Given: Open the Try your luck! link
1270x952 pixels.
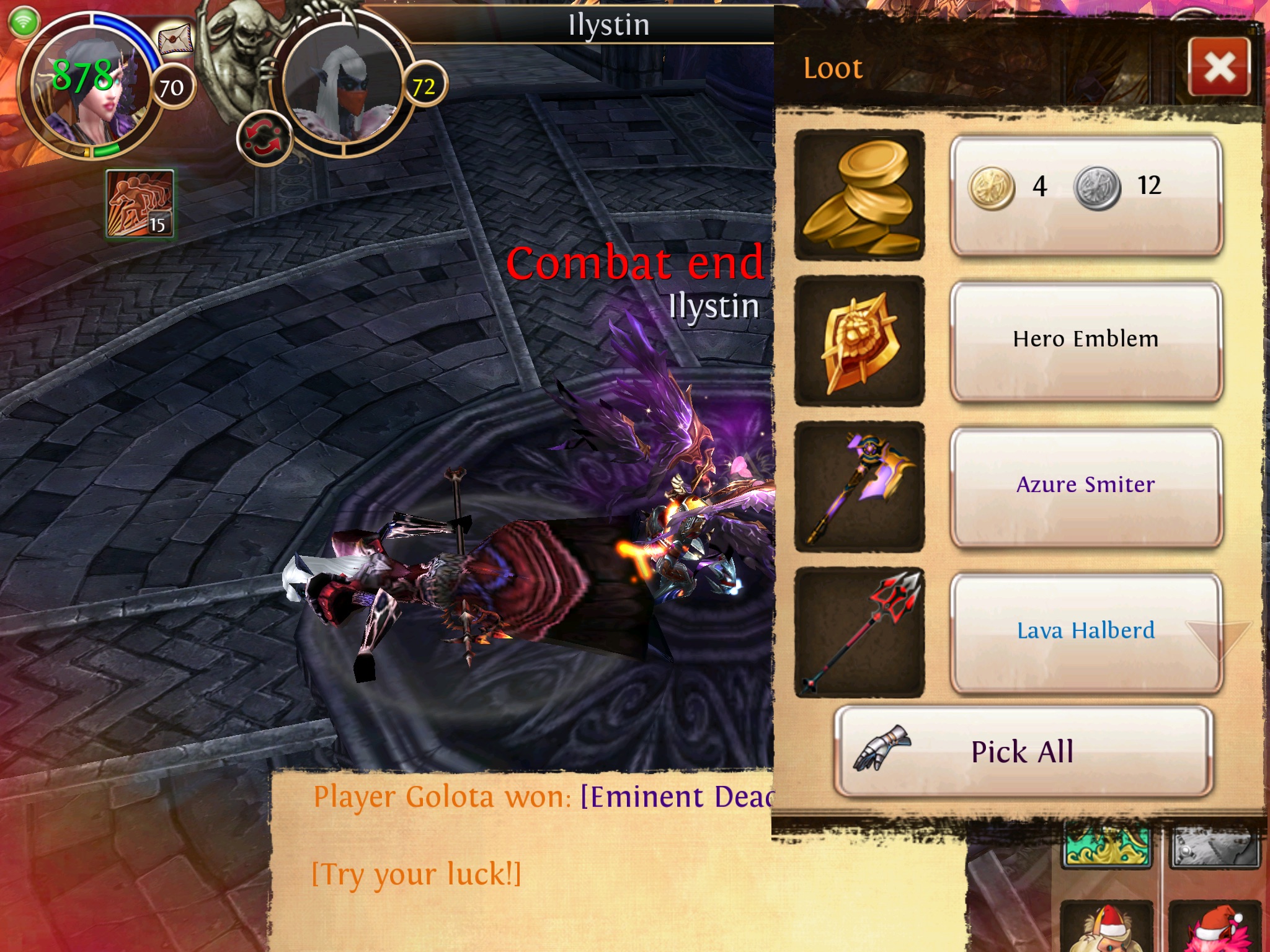Looking at the screenshot, I should [416, 875].
